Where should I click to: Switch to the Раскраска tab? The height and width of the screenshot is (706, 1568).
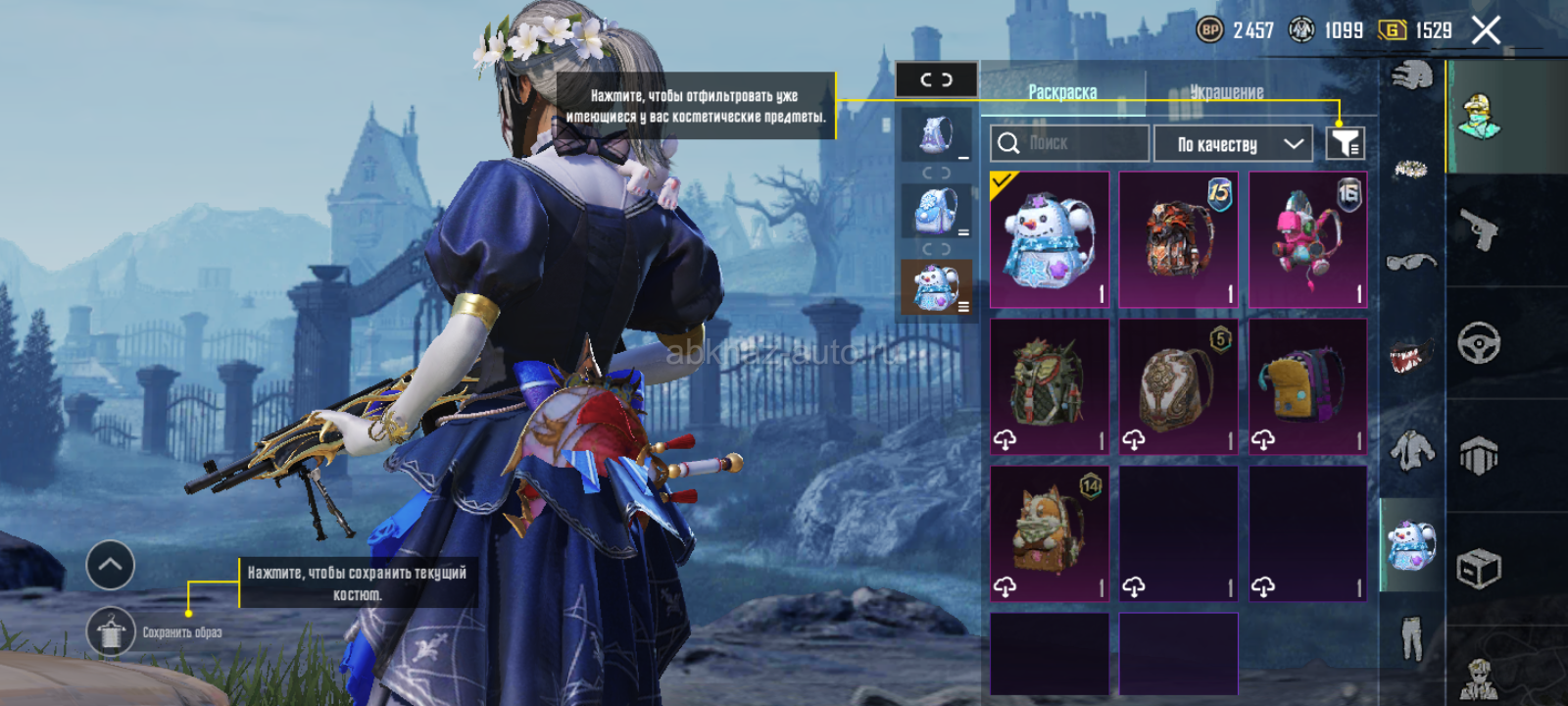1062,92
